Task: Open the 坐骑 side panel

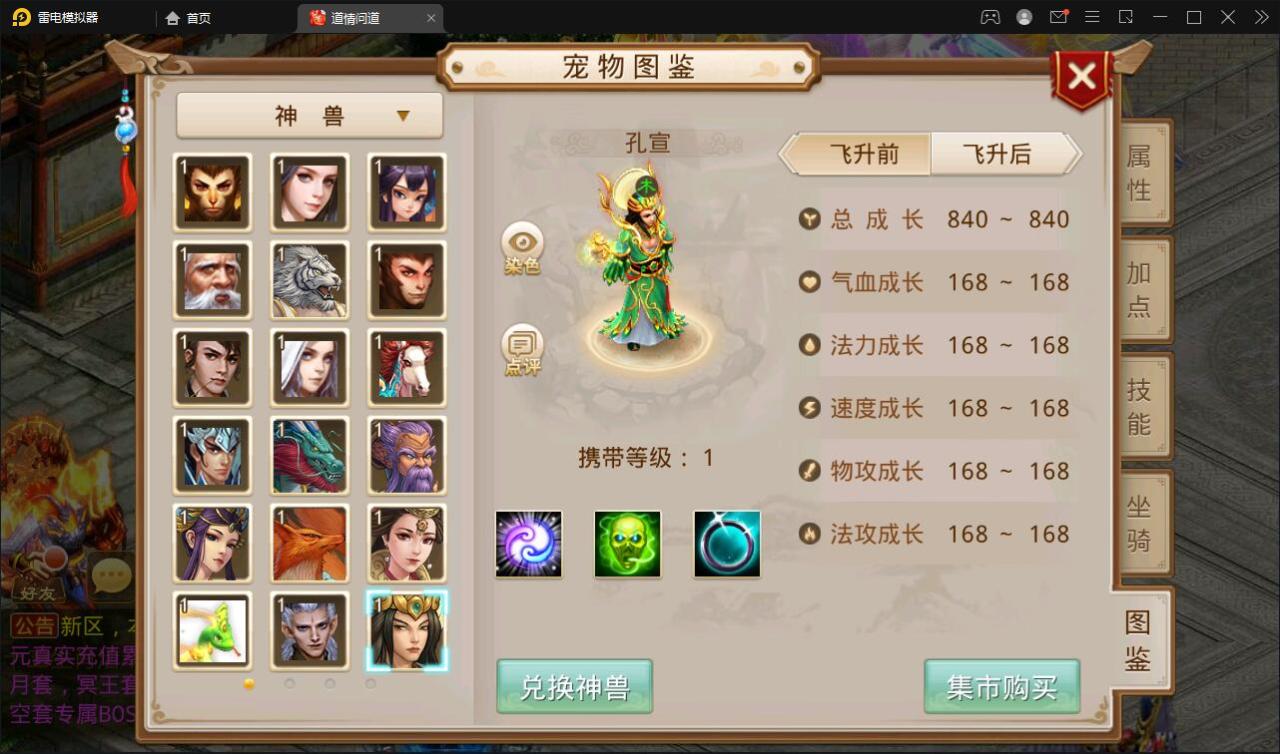Action: (1142, 523)
